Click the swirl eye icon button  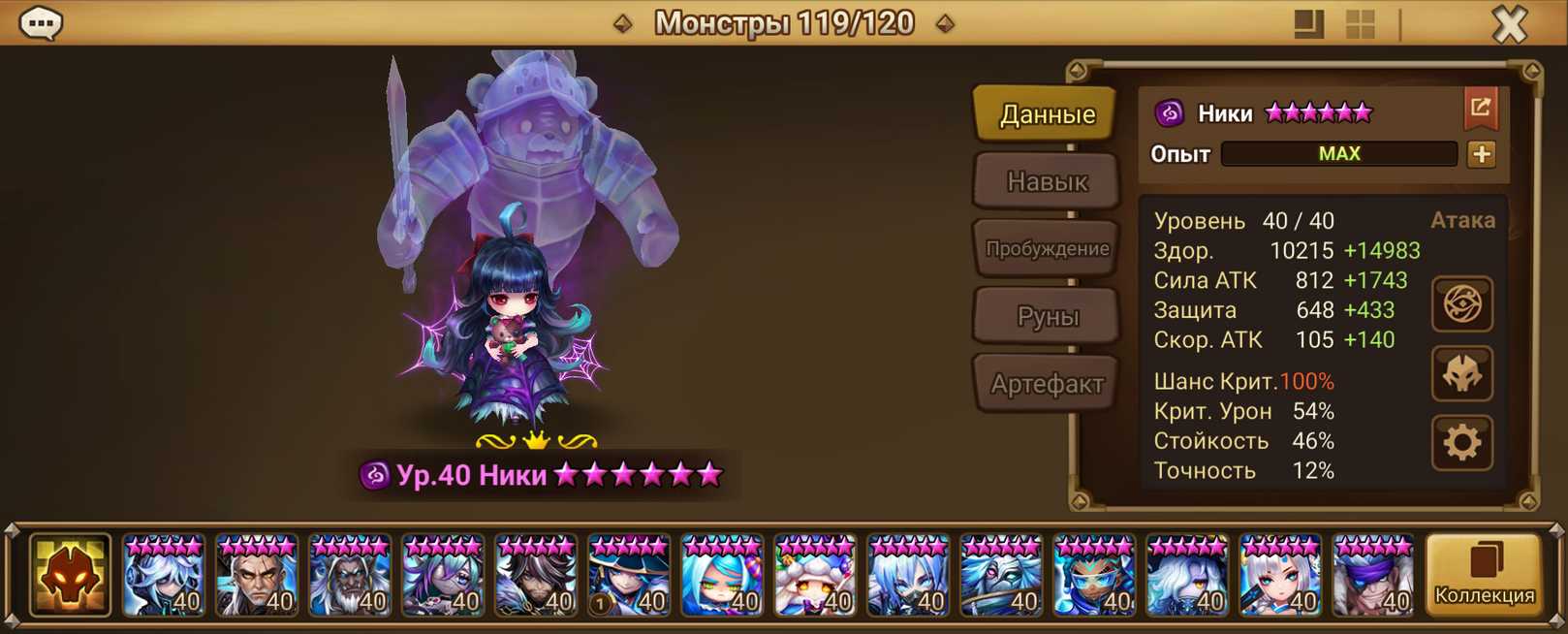(1461, 305)
